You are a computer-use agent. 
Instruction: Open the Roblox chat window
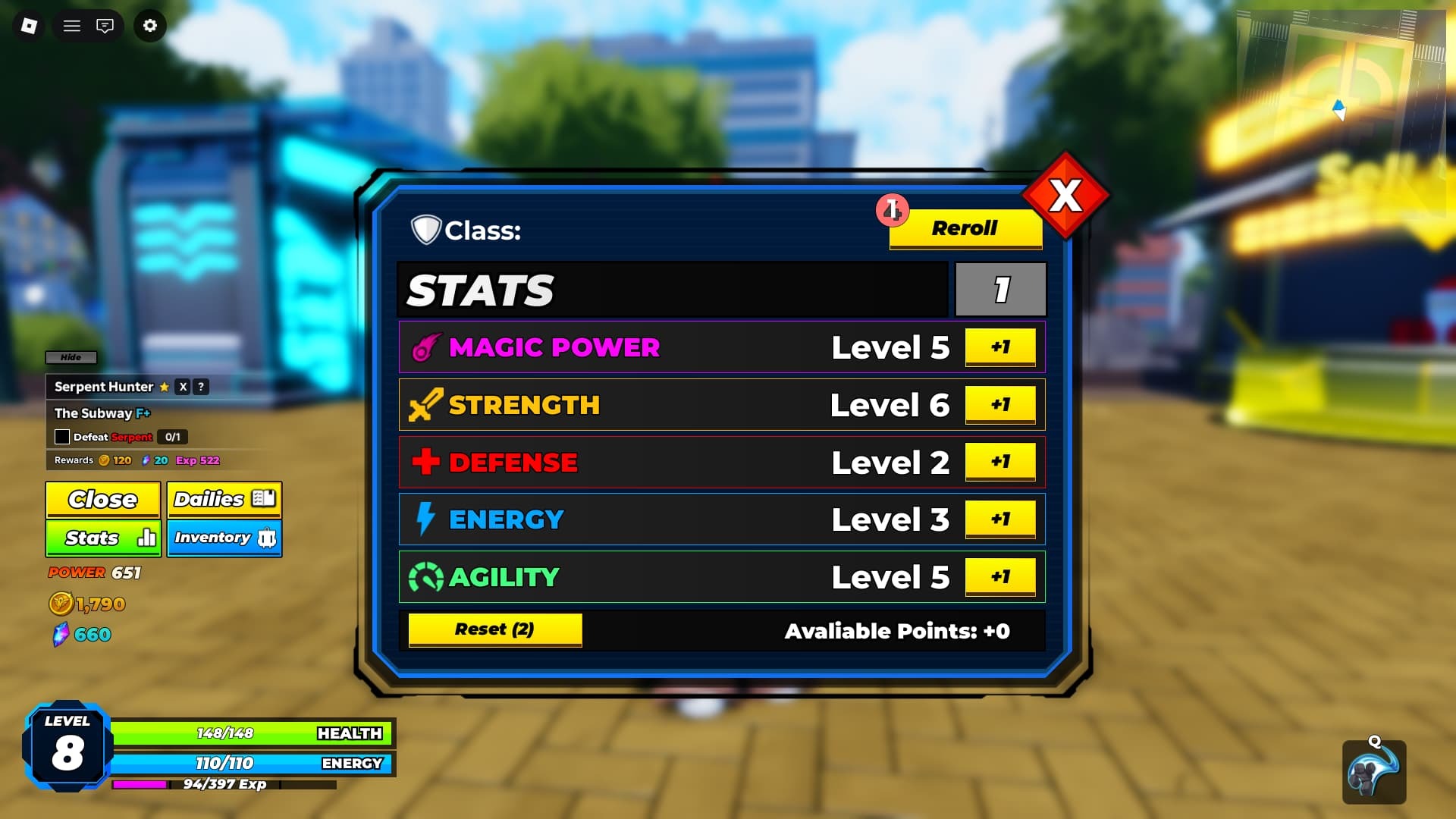(x=105, y=26)
